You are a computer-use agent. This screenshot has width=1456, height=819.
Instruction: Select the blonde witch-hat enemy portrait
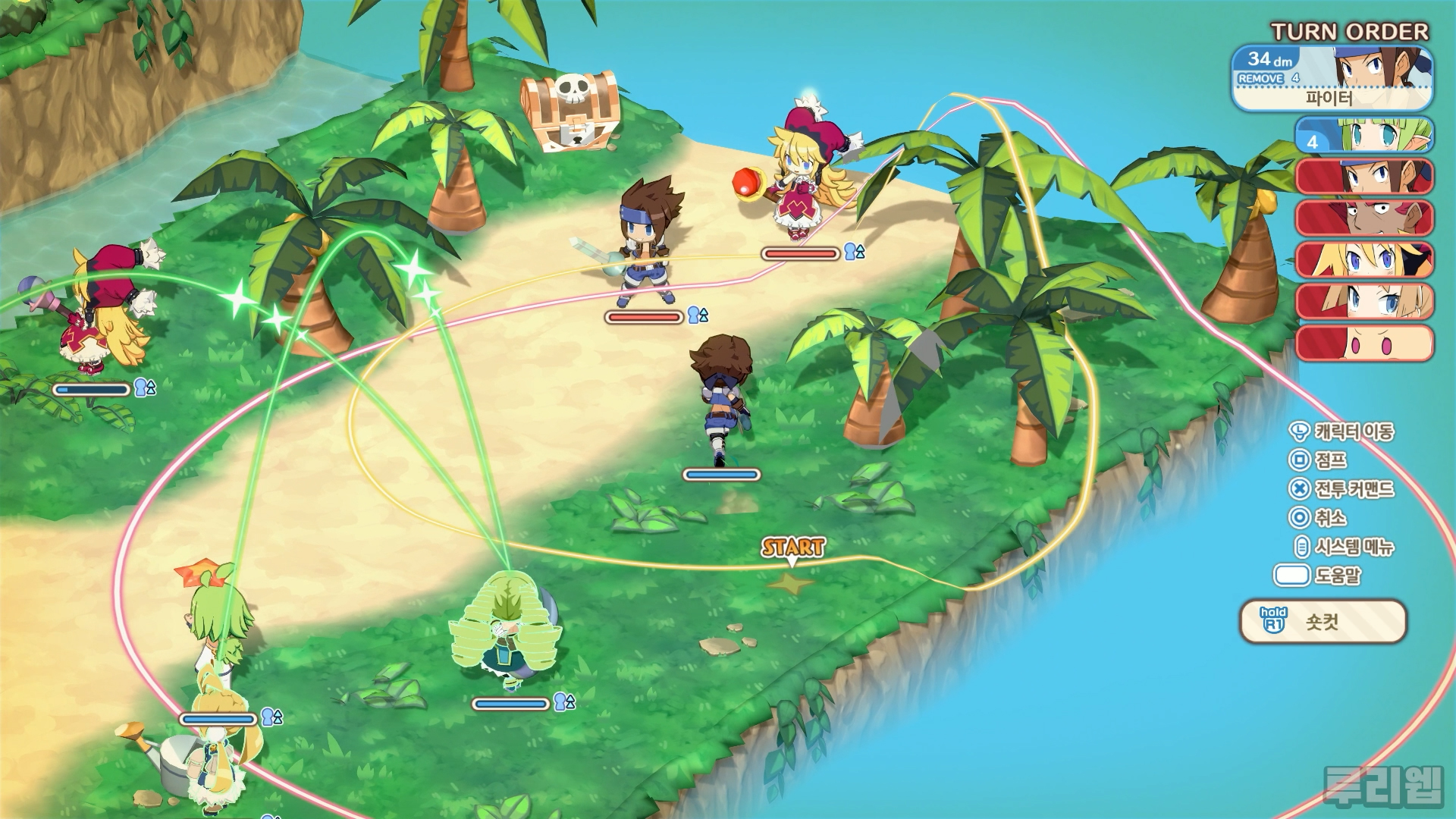(1364, 260)
